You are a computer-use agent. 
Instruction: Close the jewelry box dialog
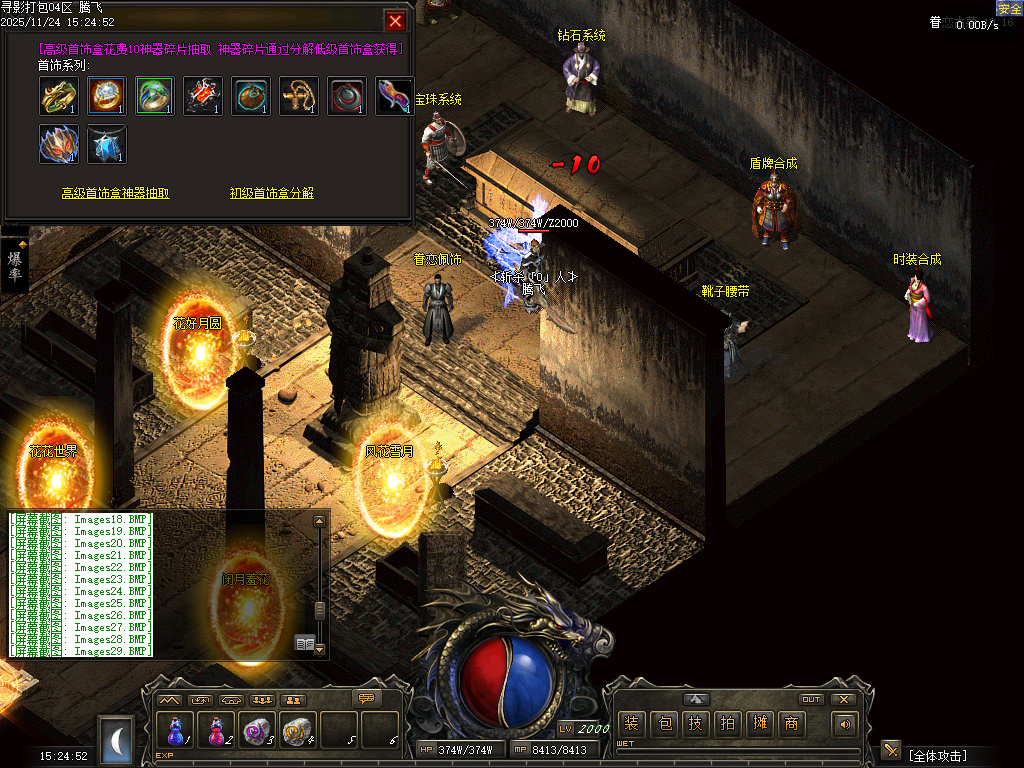click(396, 21)
